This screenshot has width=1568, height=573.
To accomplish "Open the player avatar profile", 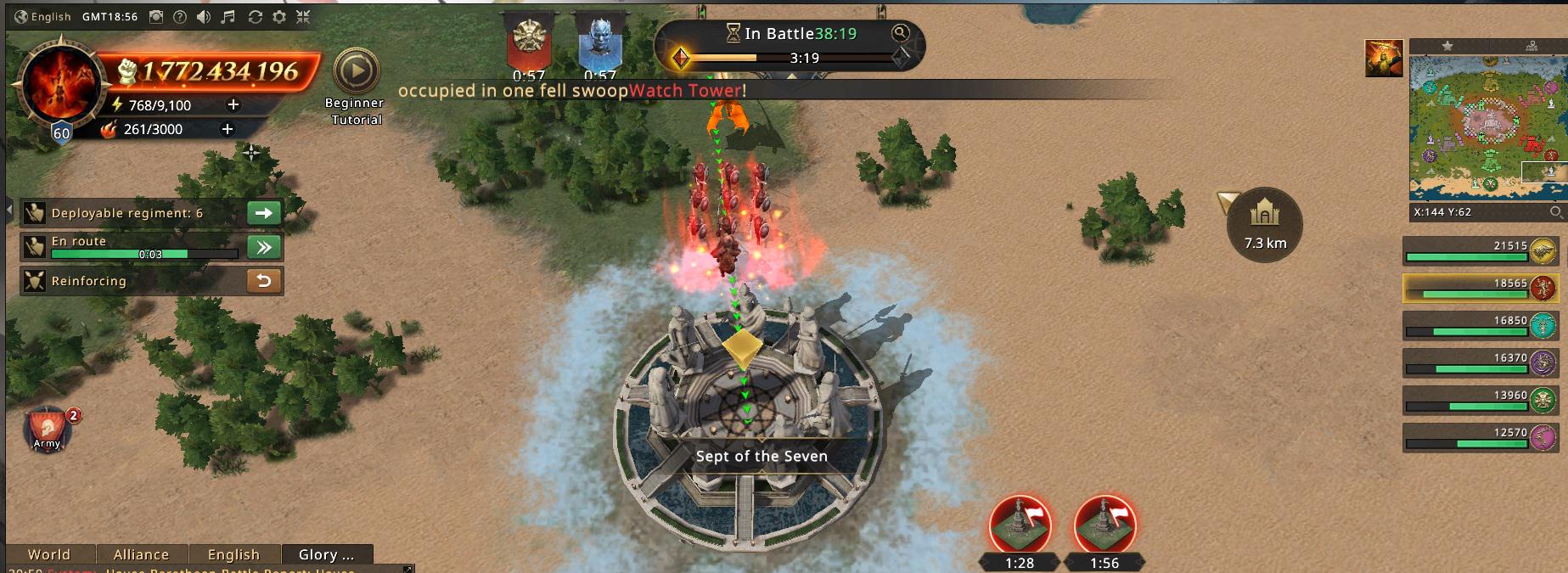I will click(59, 85).
